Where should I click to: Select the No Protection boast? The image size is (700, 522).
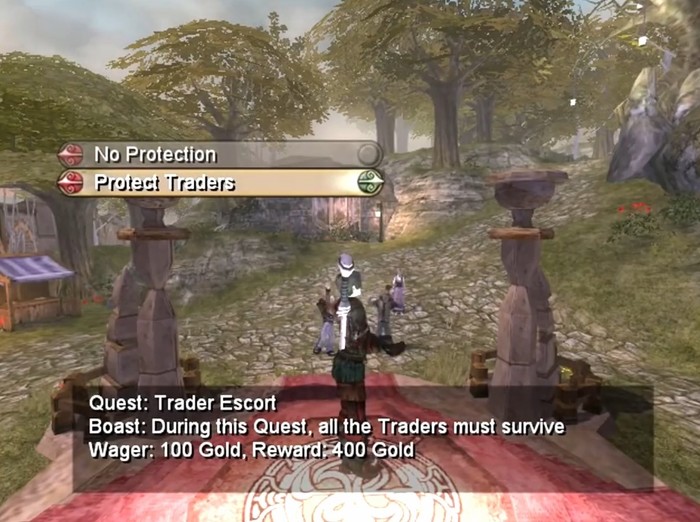155,155
